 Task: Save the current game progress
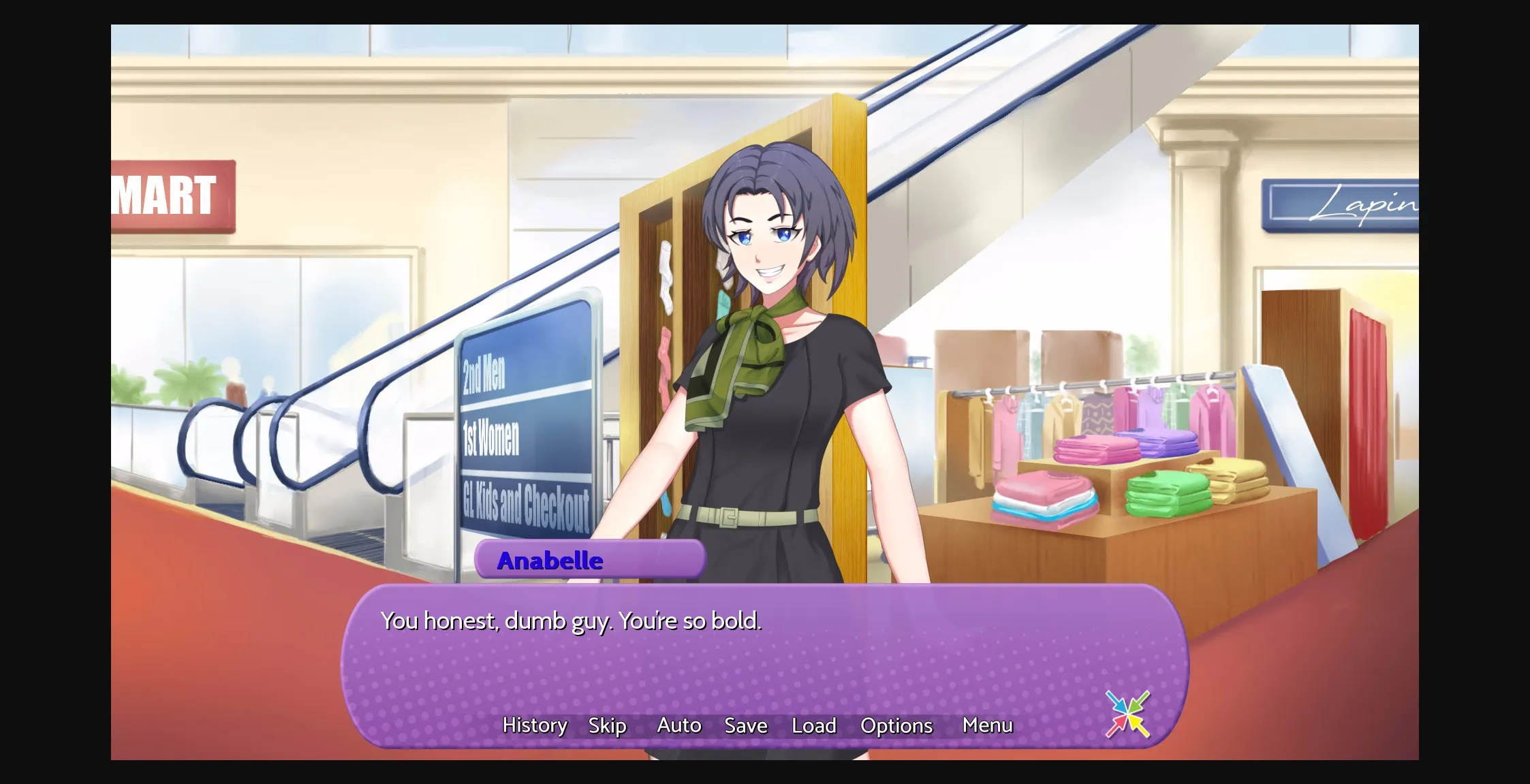pos(746,725)
